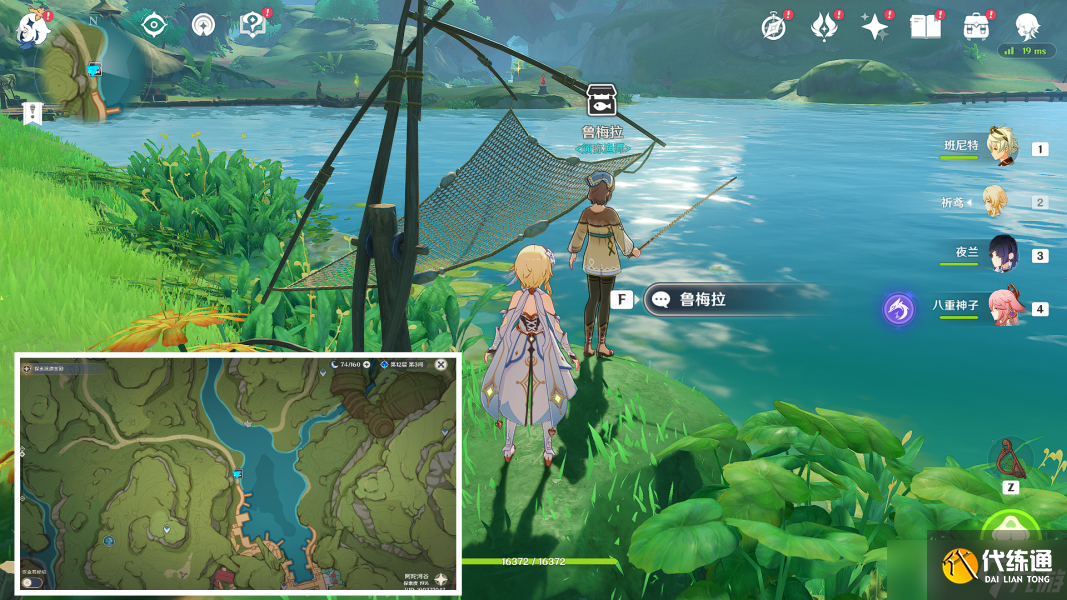Switch to party member 八重神子
Screen dimensions: 1067x600
(1003, 307)
